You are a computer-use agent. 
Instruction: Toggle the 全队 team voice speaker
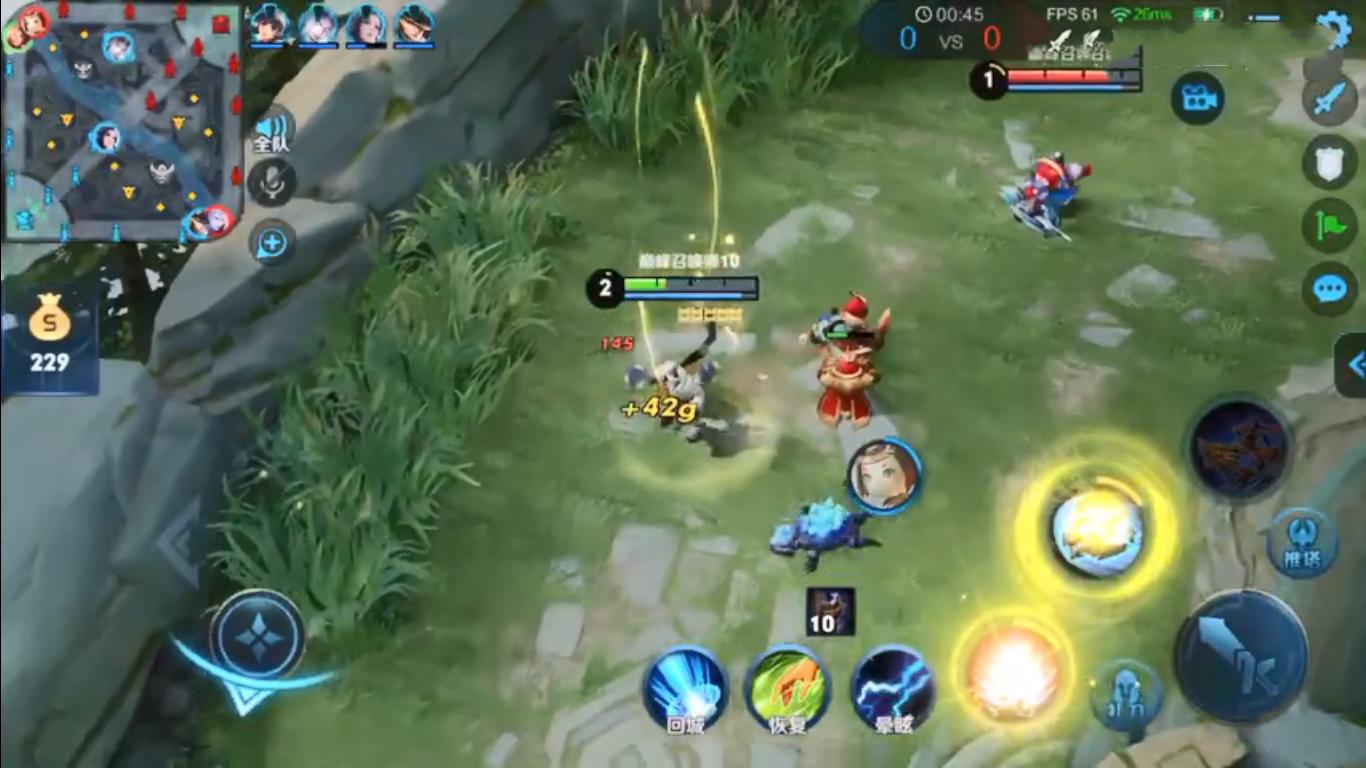(271, 131)
